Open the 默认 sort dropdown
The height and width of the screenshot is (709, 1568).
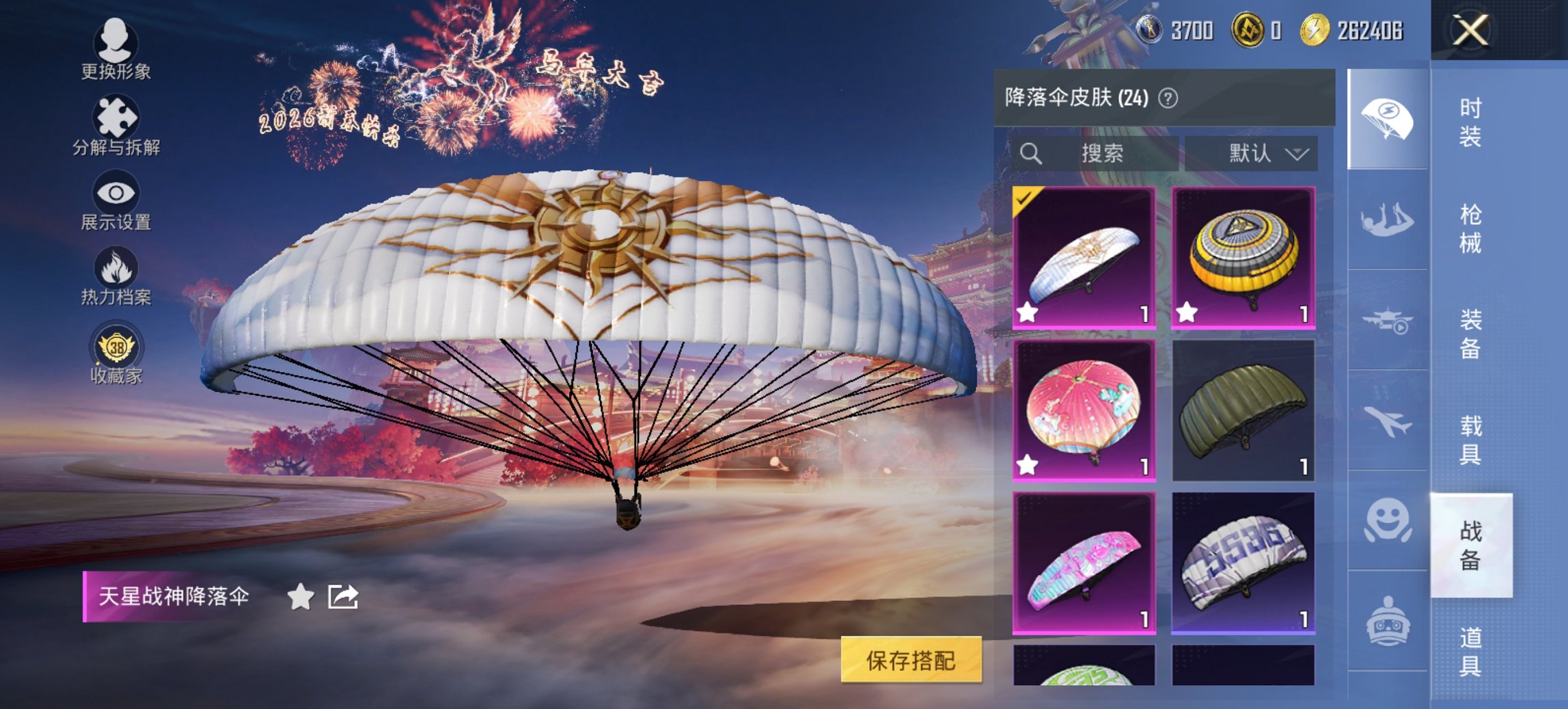pyautogui.click(x=1256, y=153)
